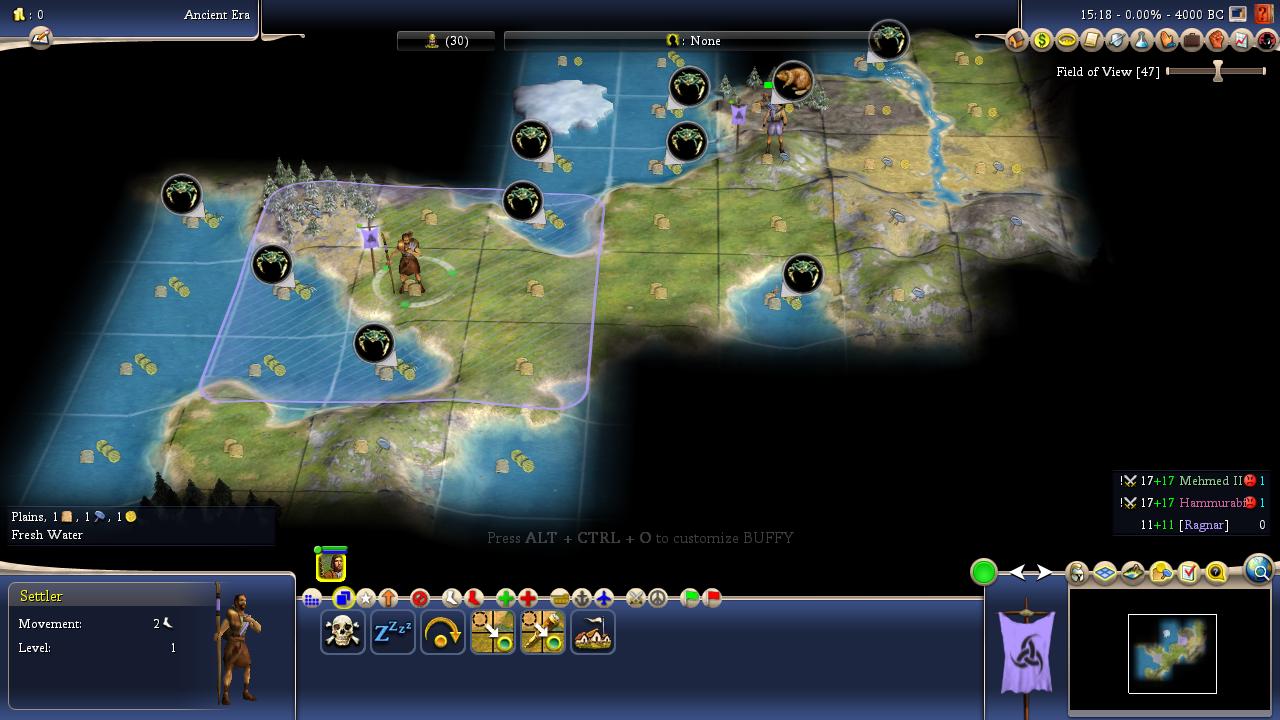This screenshot has height=720, width=1280.
Task: Open the Technology Advisor flask icon
Action: pyautogui.click(x=1142, y=41)
